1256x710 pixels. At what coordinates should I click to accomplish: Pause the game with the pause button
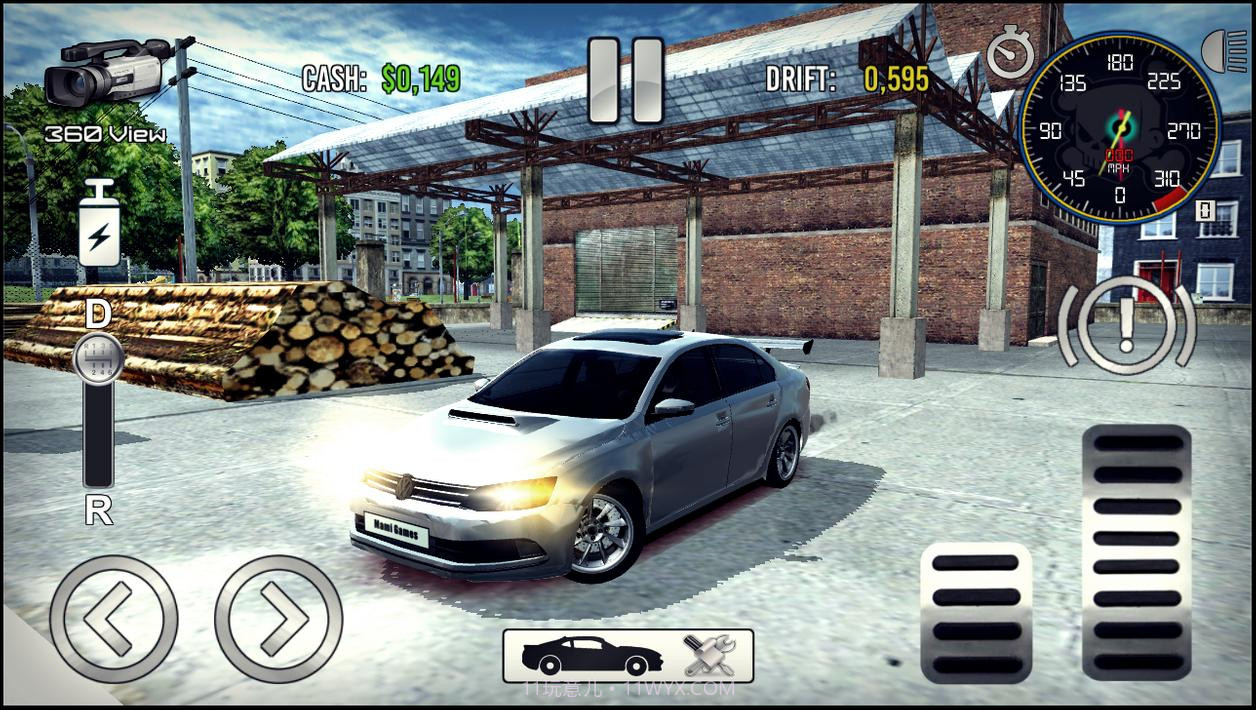626,79
